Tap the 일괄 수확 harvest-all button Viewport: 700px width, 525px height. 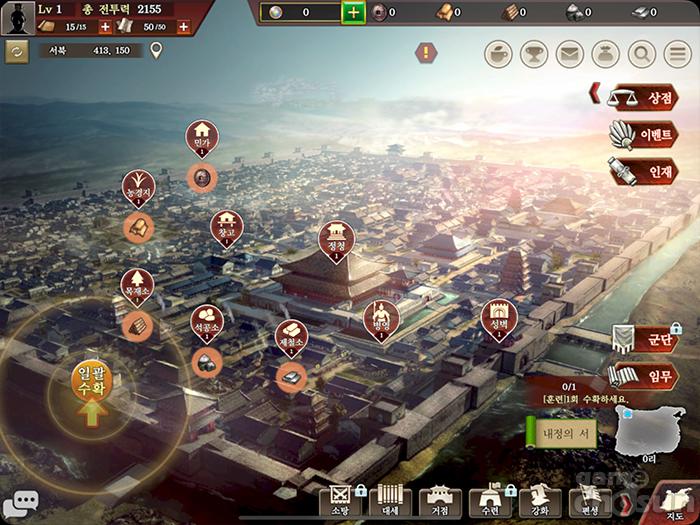[91, 388]
